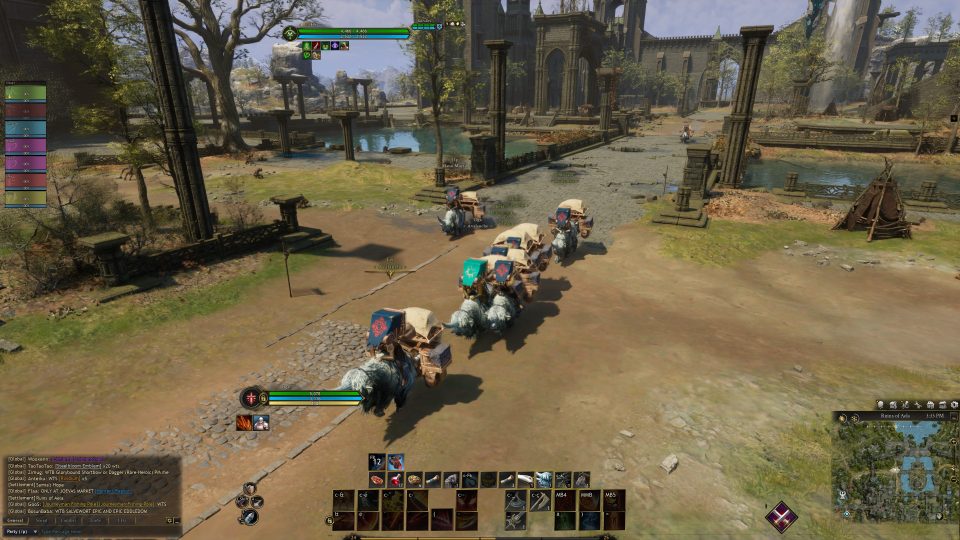This screenshot has height=540, width=960.
Task: Click the player emblem beside the health bar
Action: coord(251,397)
